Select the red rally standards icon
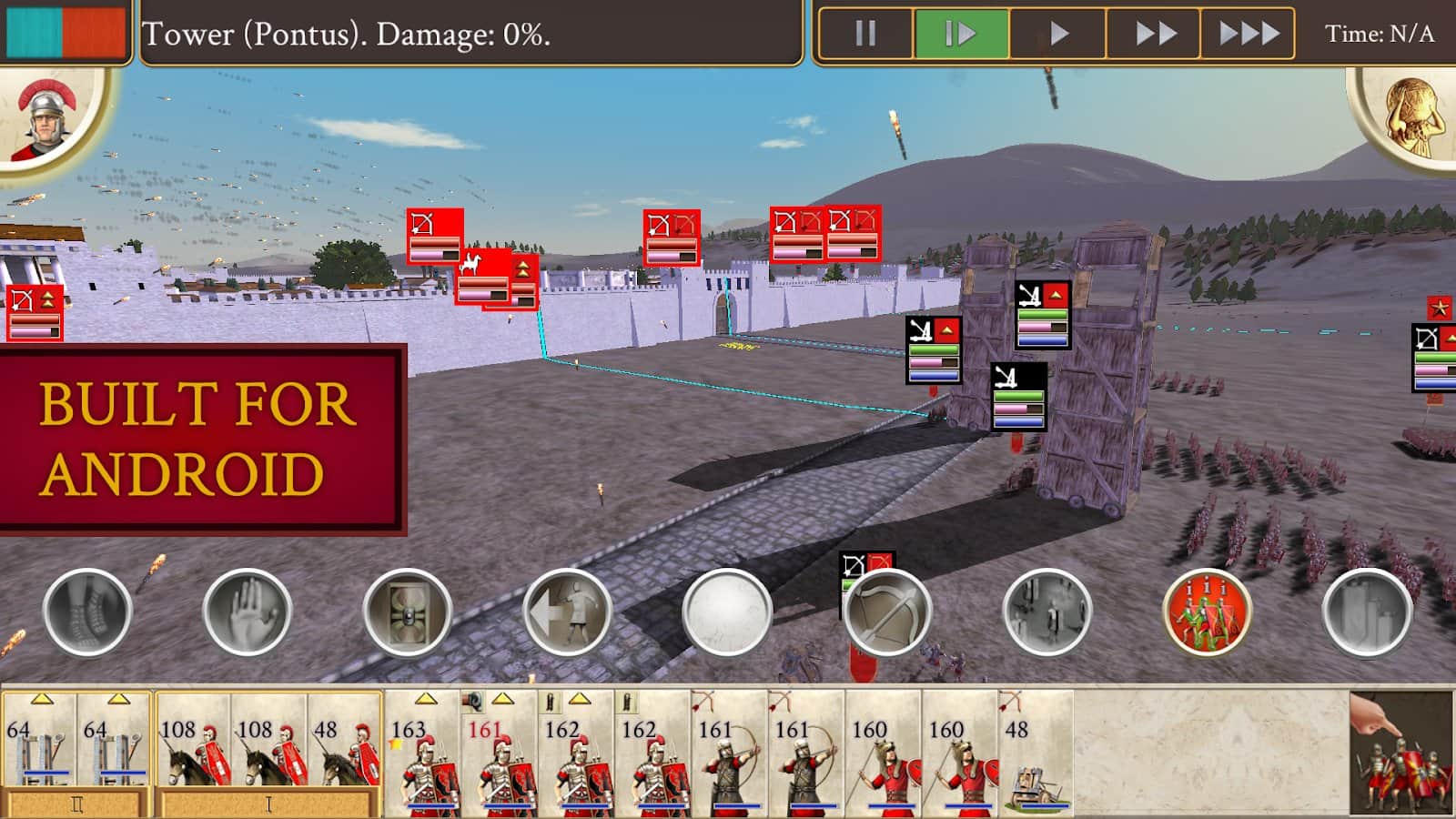The image size is (1456, 819). 1206,614
